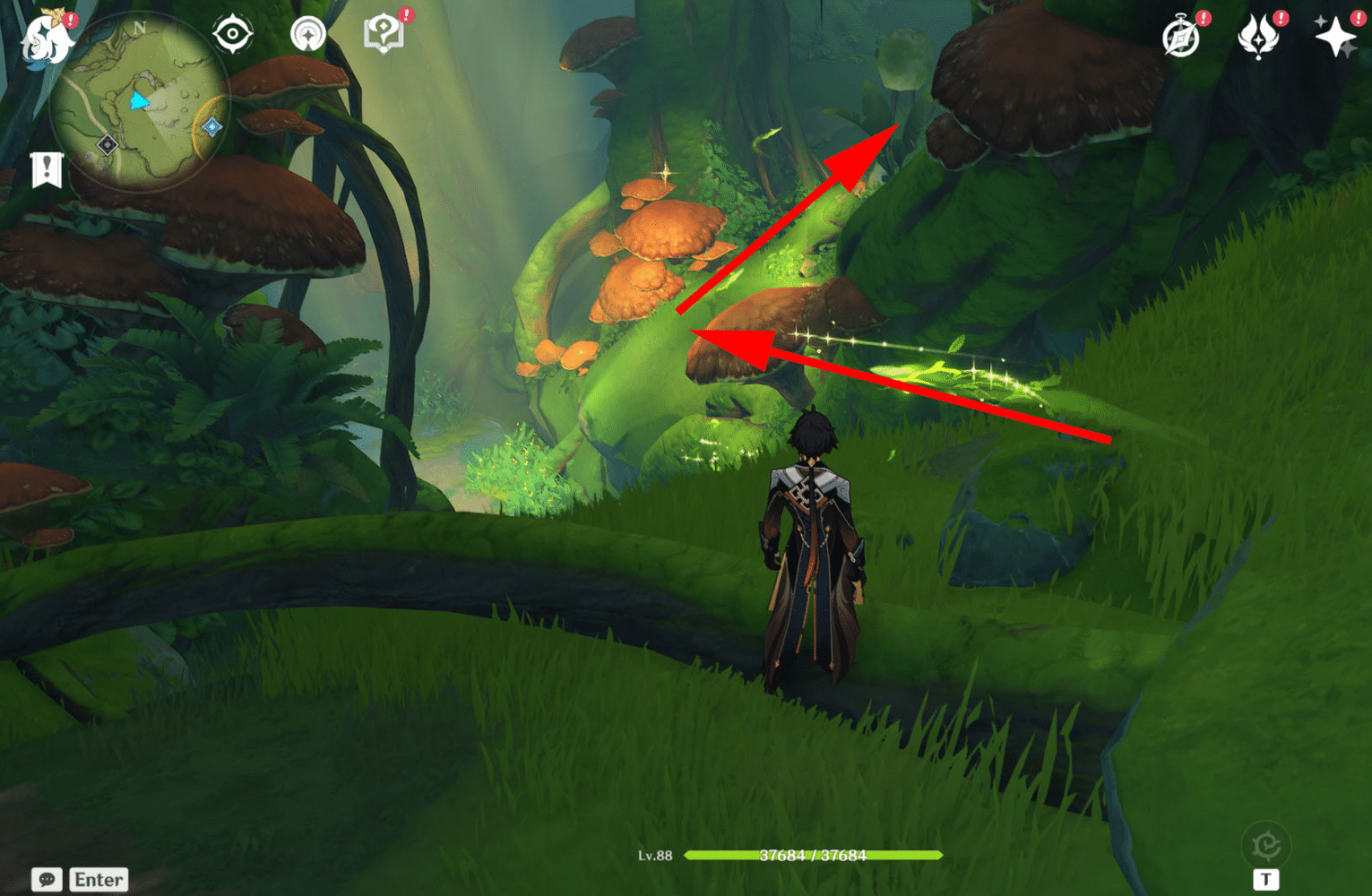Open the Wish menu star icon

(x=1335, y=37)
